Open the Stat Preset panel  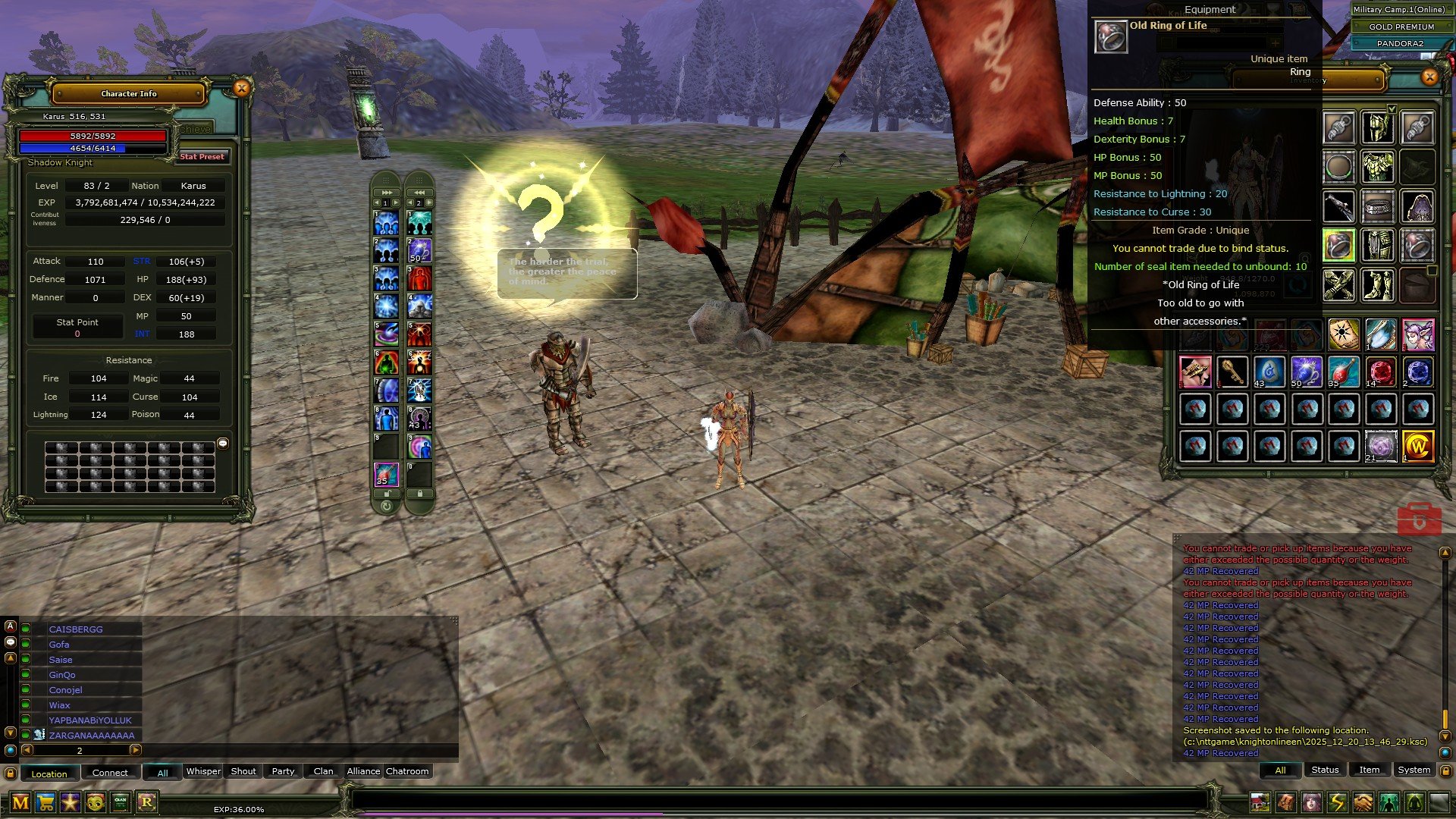coord(202,157)
